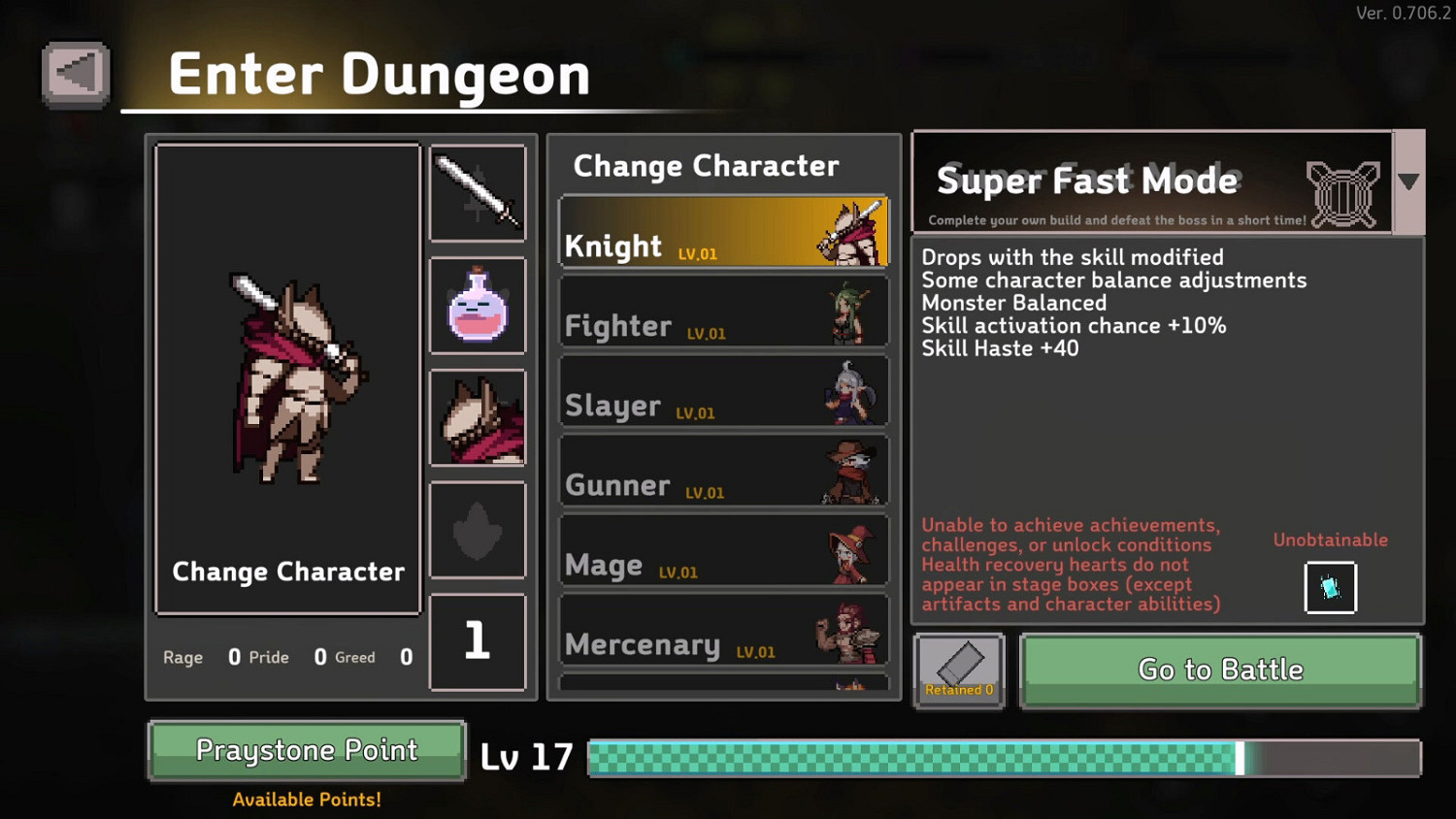This screenshot has width=1456, height=819.
Task: Select the Gunner character
Action: click(723, 471)
